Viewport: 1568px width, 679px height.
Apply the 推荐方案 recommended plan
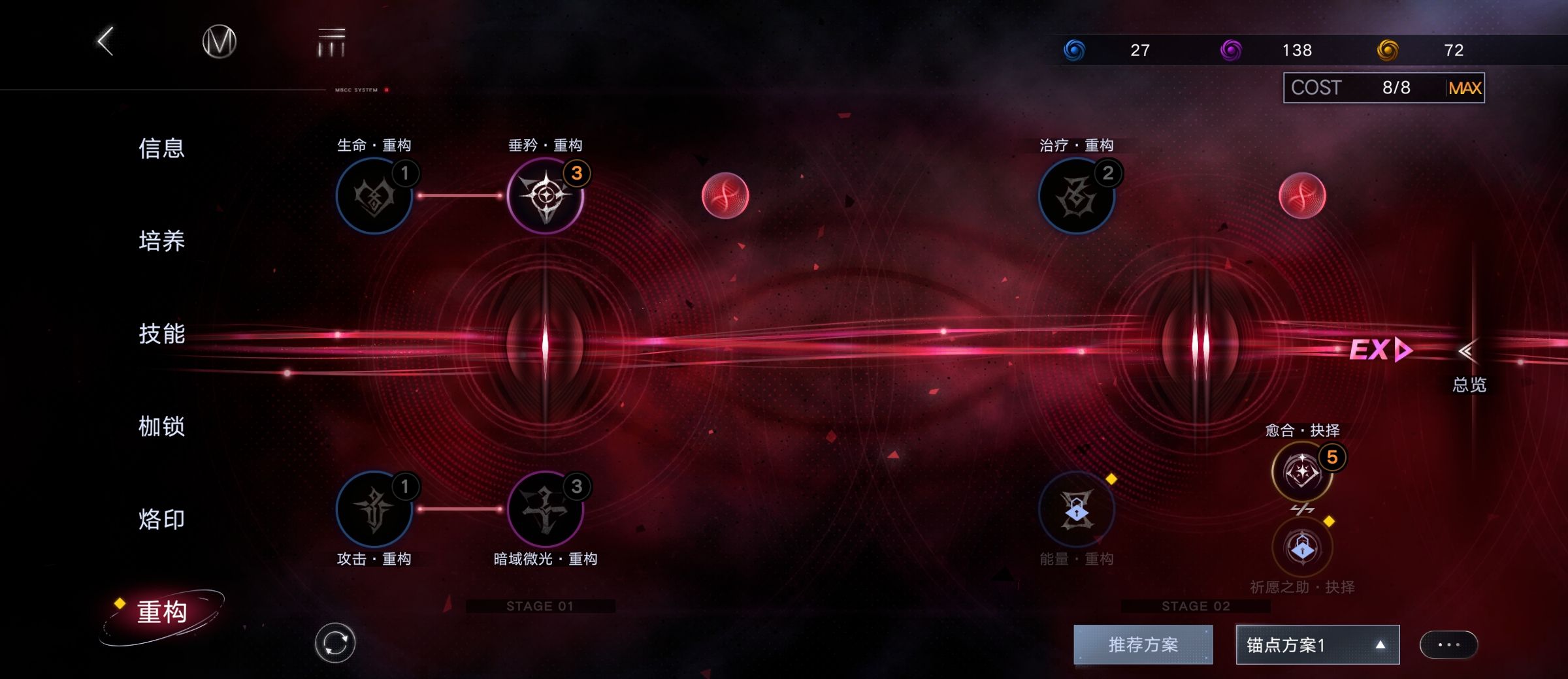tap(1143, 645)
